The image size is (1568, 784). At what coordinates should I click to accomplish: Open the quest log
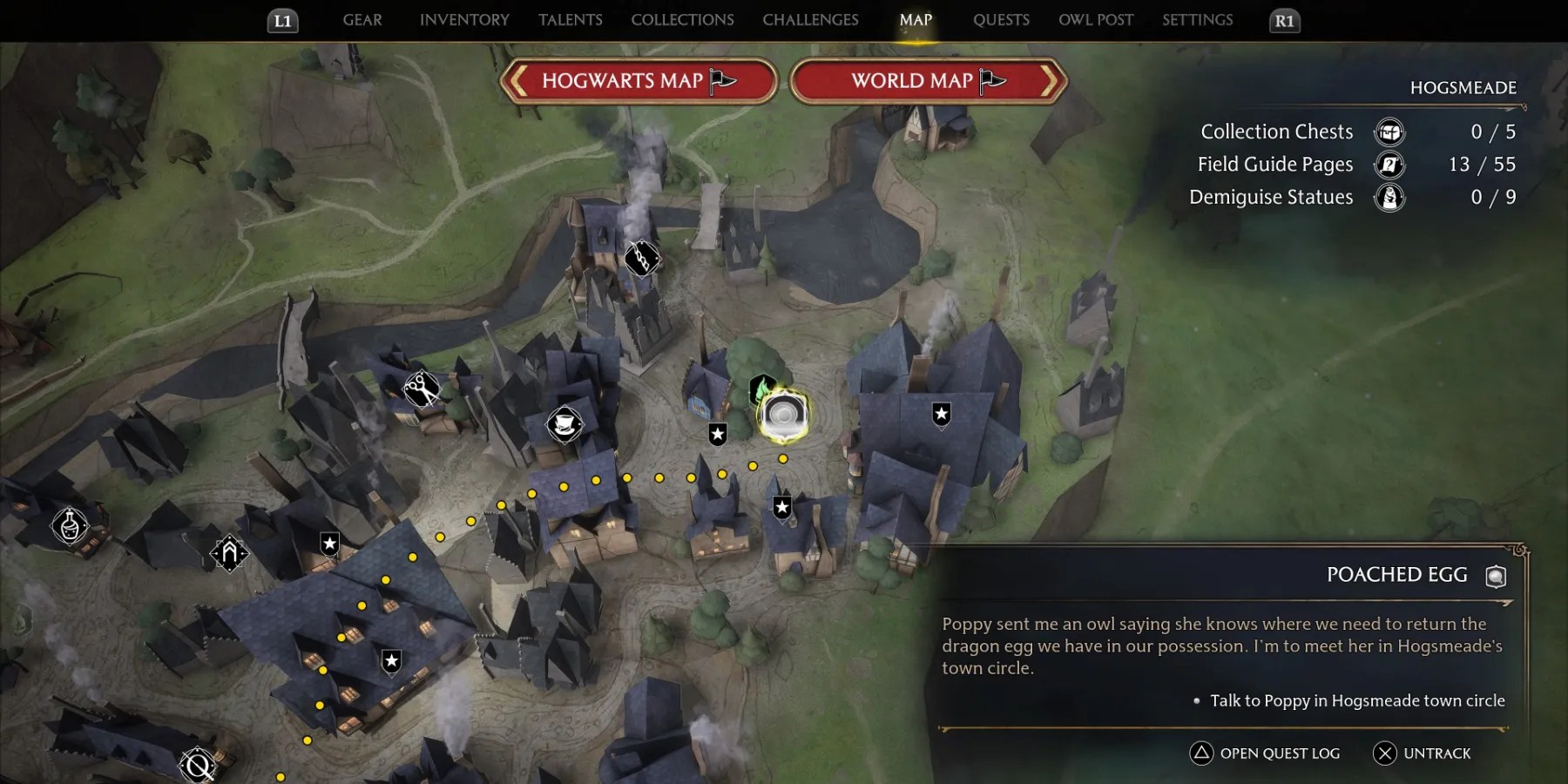click(1265, 754)
